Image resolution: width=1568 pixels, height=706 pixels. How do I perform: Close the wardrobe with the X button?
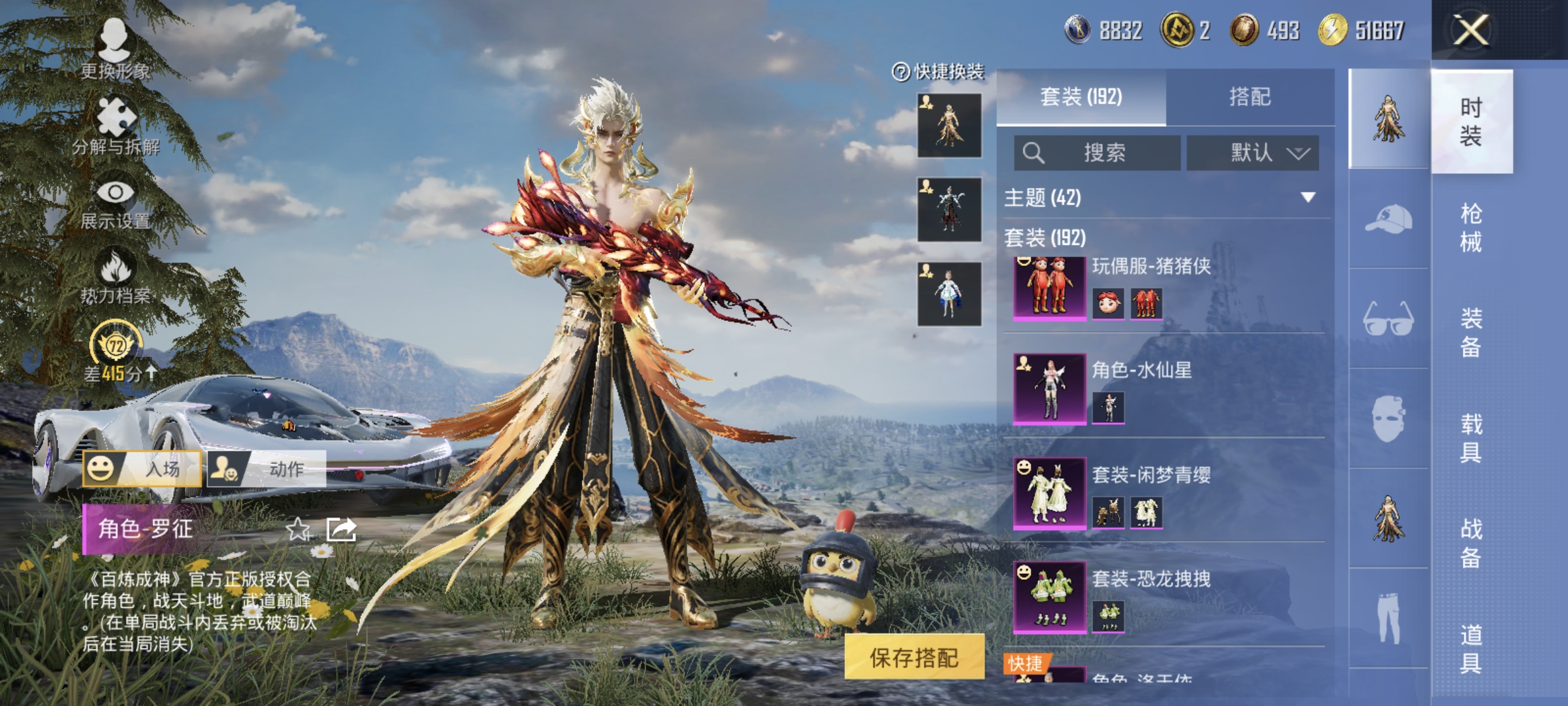tap(1471, 31)
